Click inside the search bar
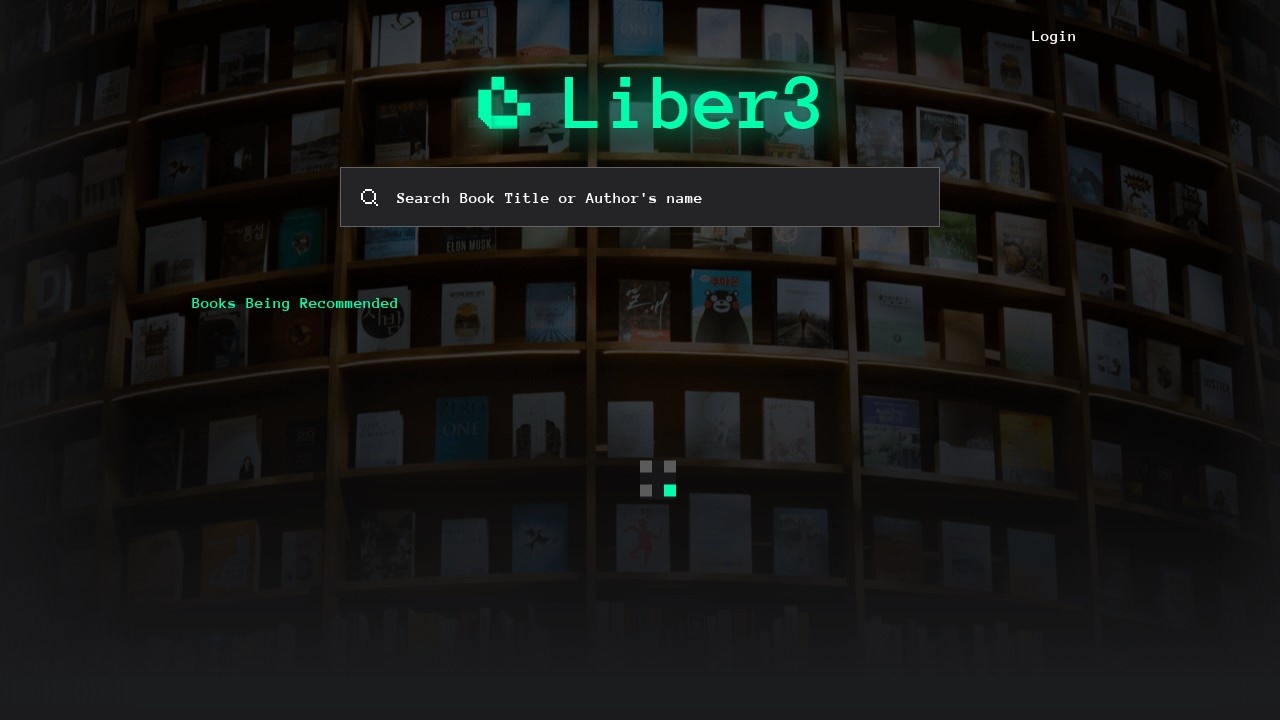The height and width of the screenshot is (720, 1280). point(640,197)
